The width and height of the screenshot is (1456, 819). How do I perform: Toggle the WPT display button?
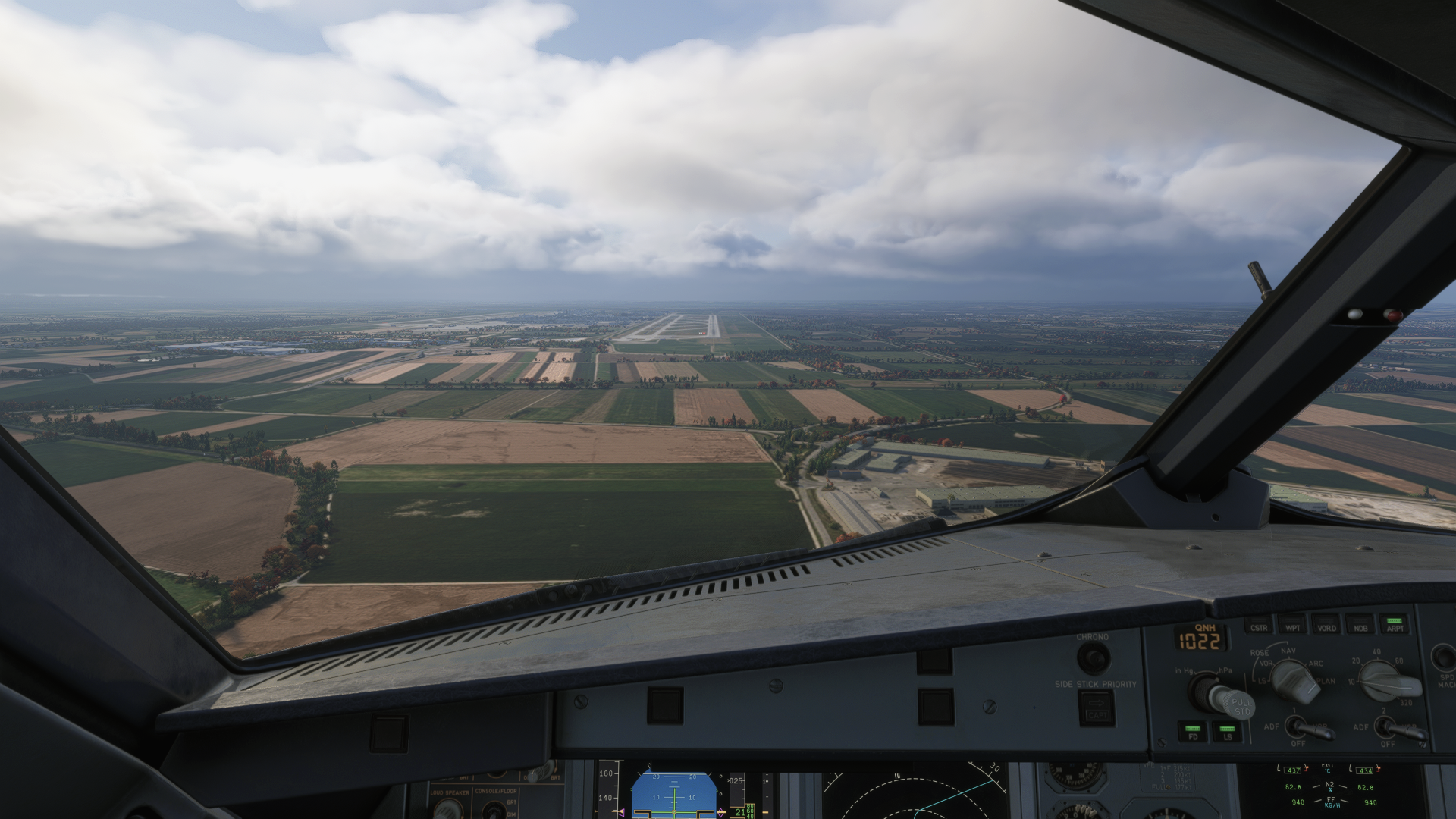[1292, 626]
